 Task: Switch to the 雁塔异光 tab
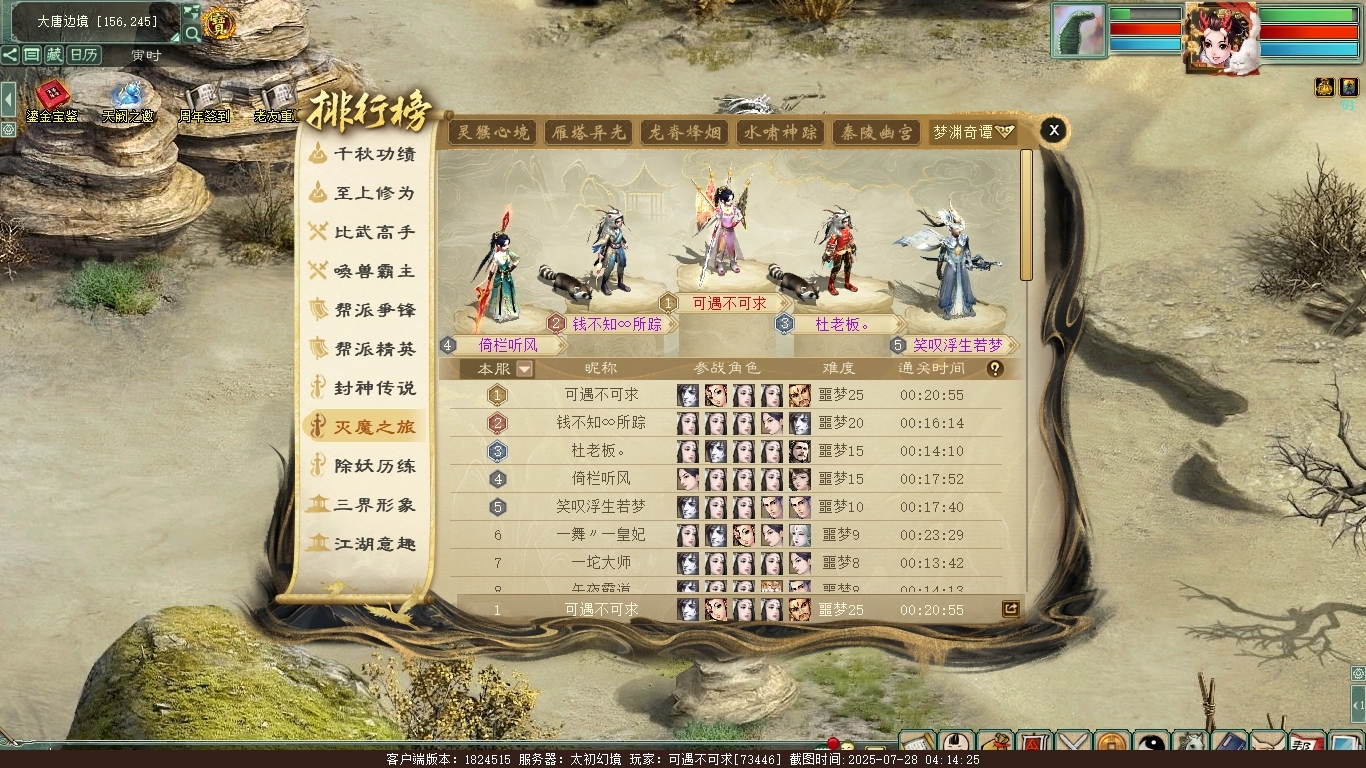[588, 132]
